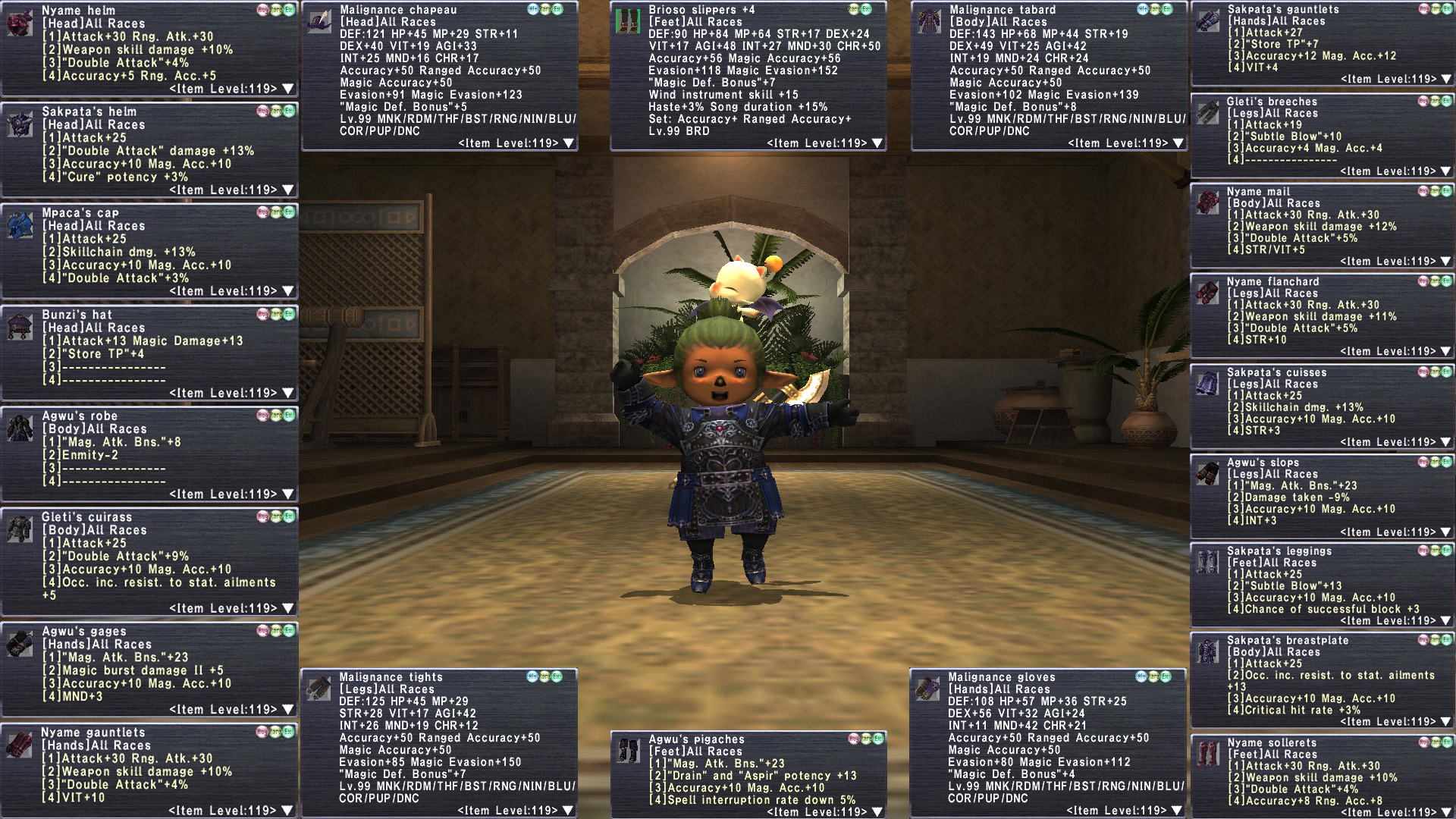1456x819 pixels.
Task: Select the Nyame helm item icon
Action: tap(20, 23)
